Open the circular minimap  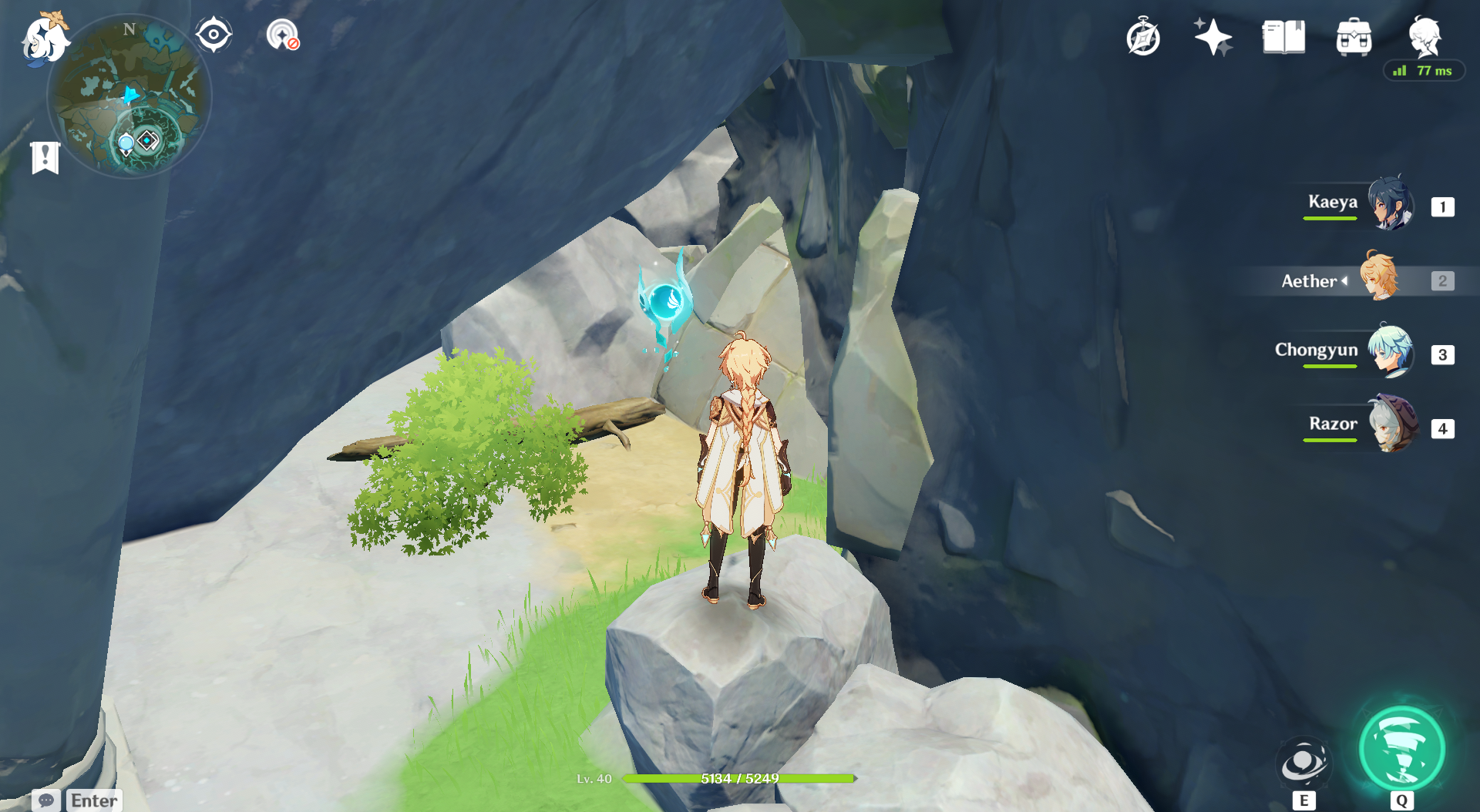129,96
